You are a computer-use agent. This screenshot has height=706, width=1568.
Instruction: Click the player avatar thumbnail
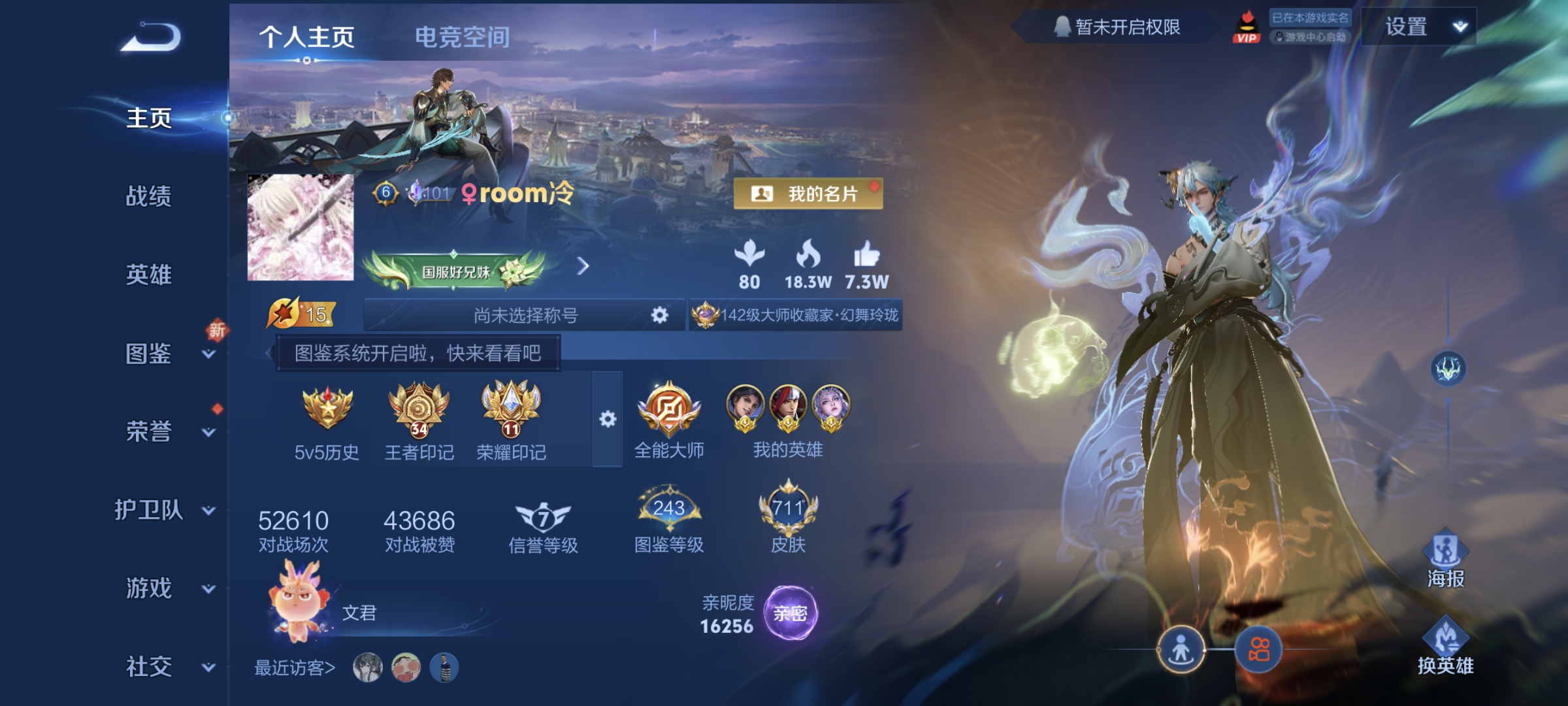click(x=301, y=227)
